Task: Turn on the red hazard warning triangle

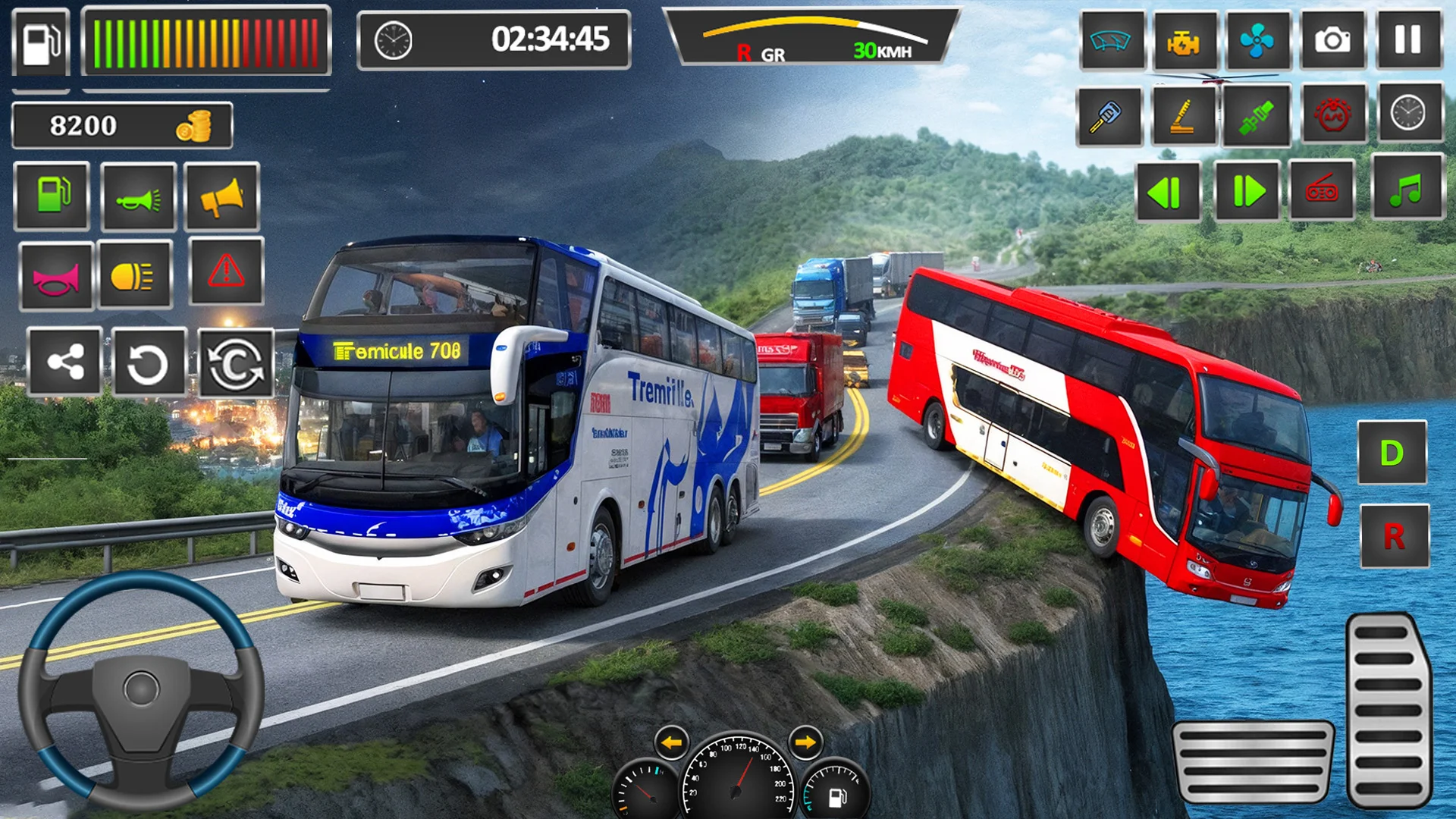Action: point(226,271)
